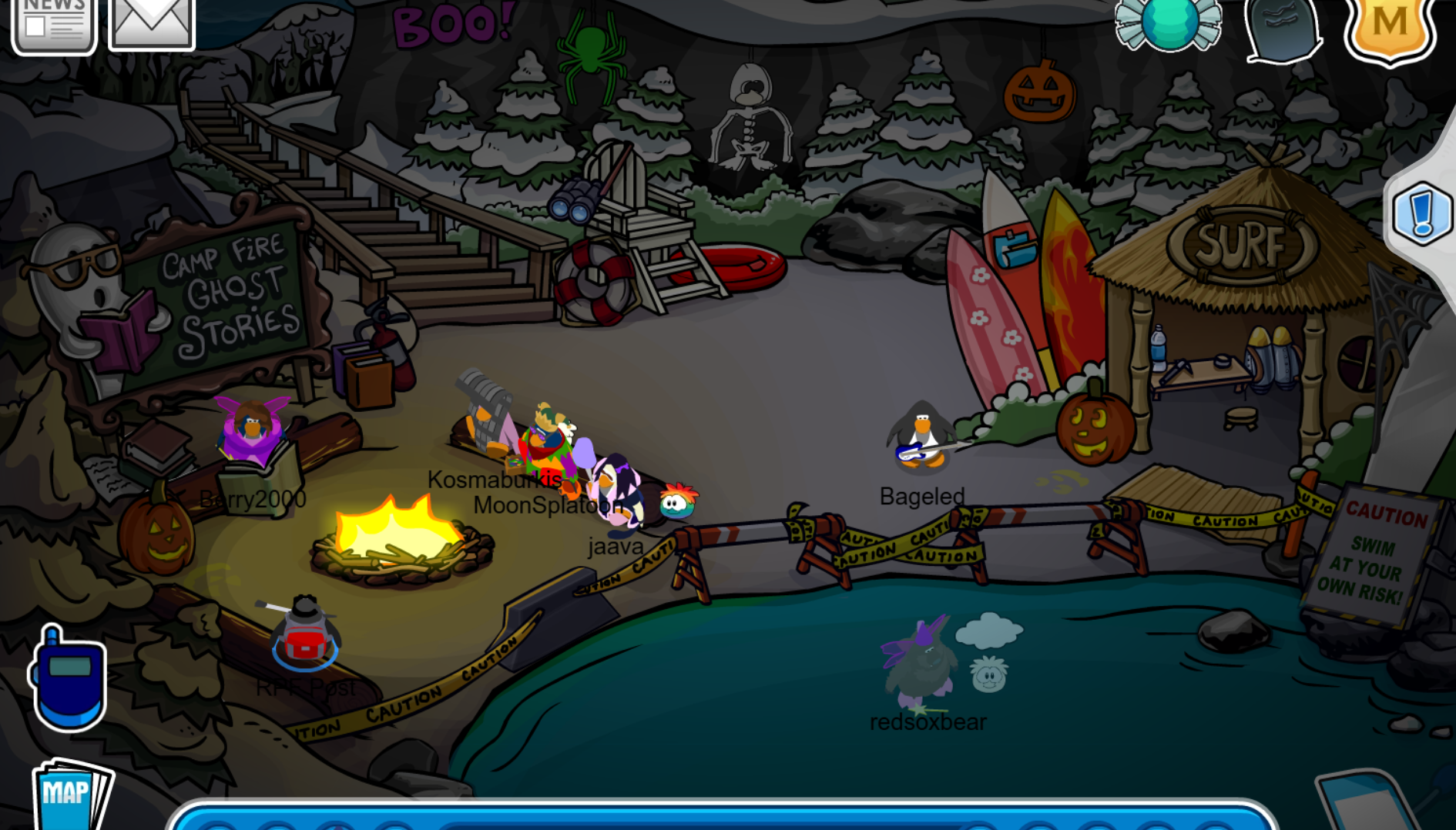Image resolution: width=1456 pixels, height=830 pixels.
Task: Open the Spy Phone gadget
Action: click(69, 678)
